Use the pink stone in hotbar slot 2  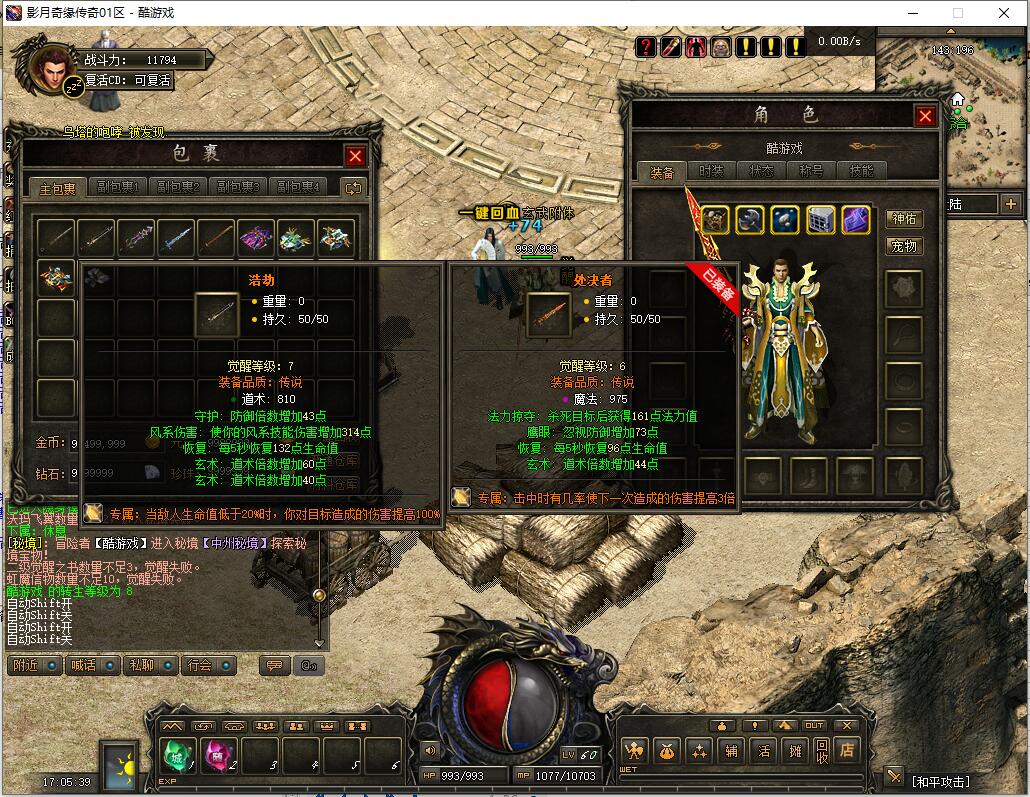point(220,754)
